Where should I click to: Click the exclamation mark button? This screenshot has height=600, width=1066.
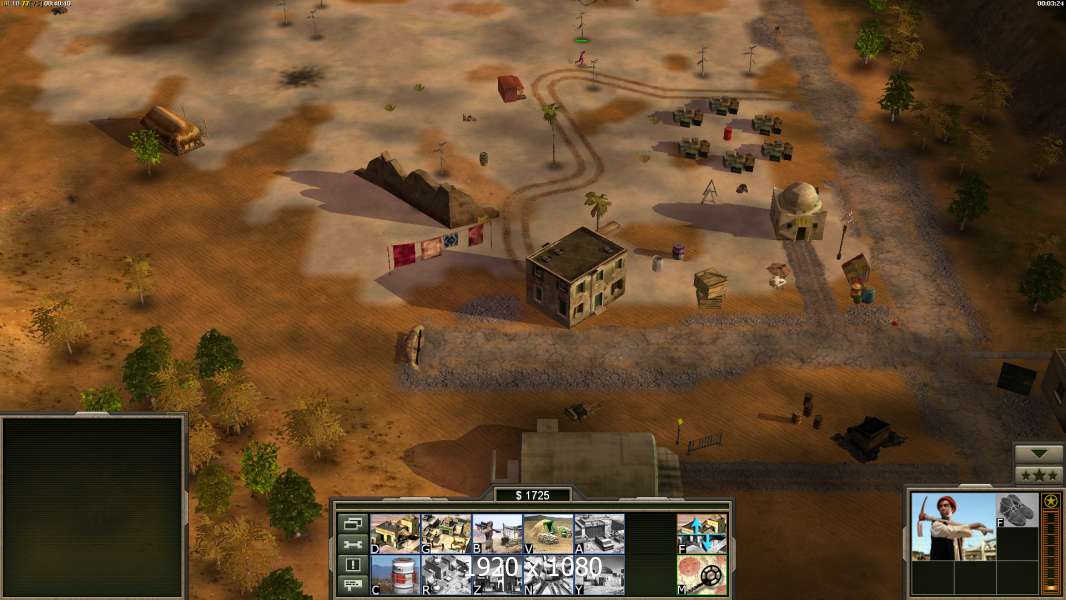[352, 565]
